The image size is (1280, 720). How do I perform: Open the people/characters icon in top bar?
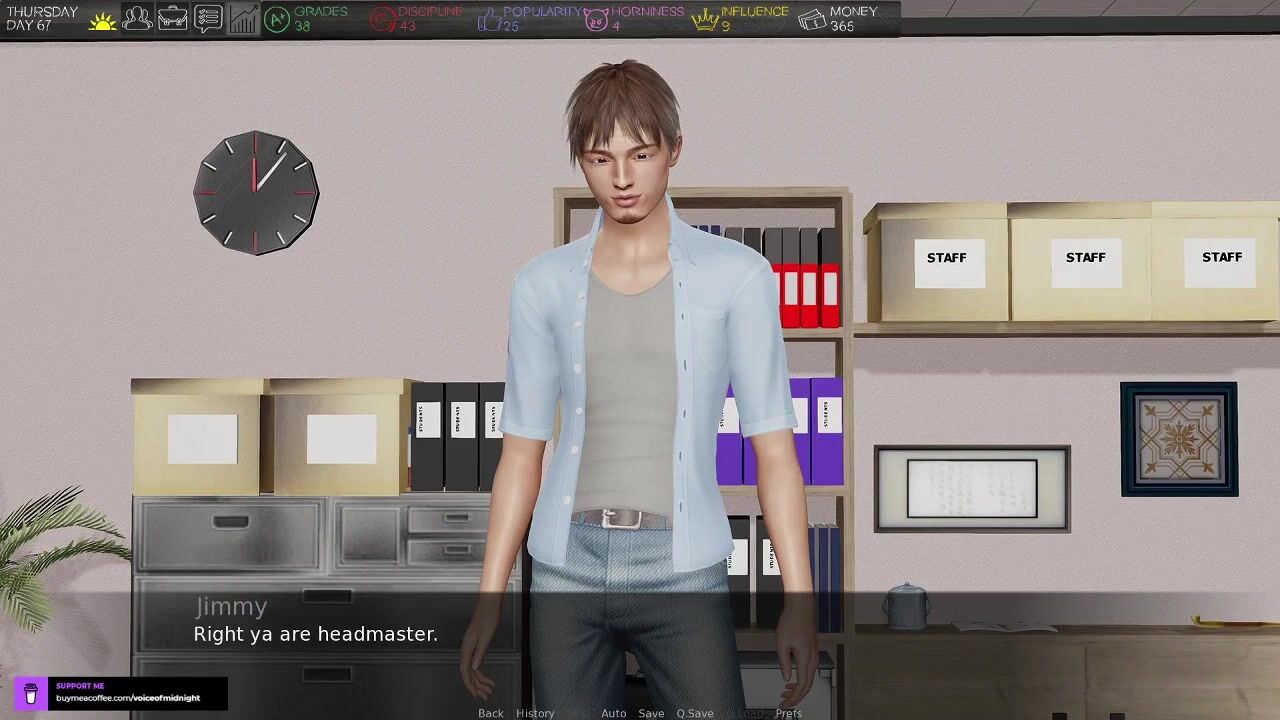137,18
